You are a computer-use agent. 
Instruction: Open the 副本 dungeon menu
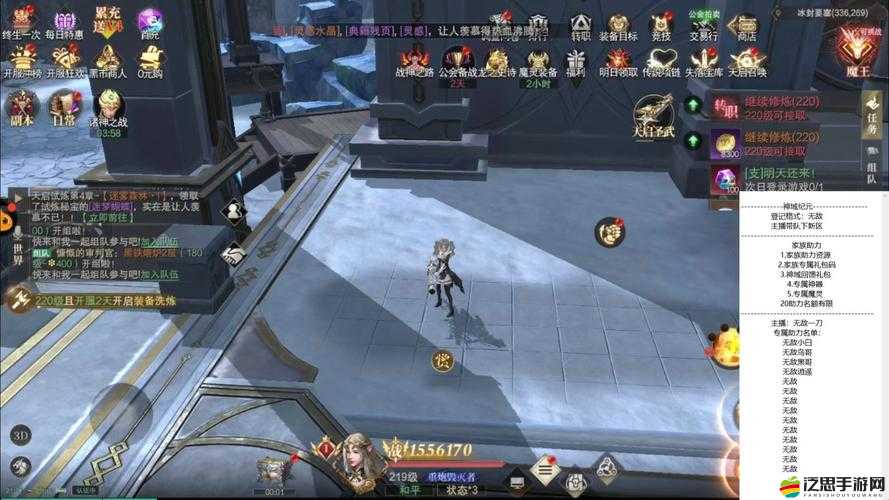[x=21, y=107]
